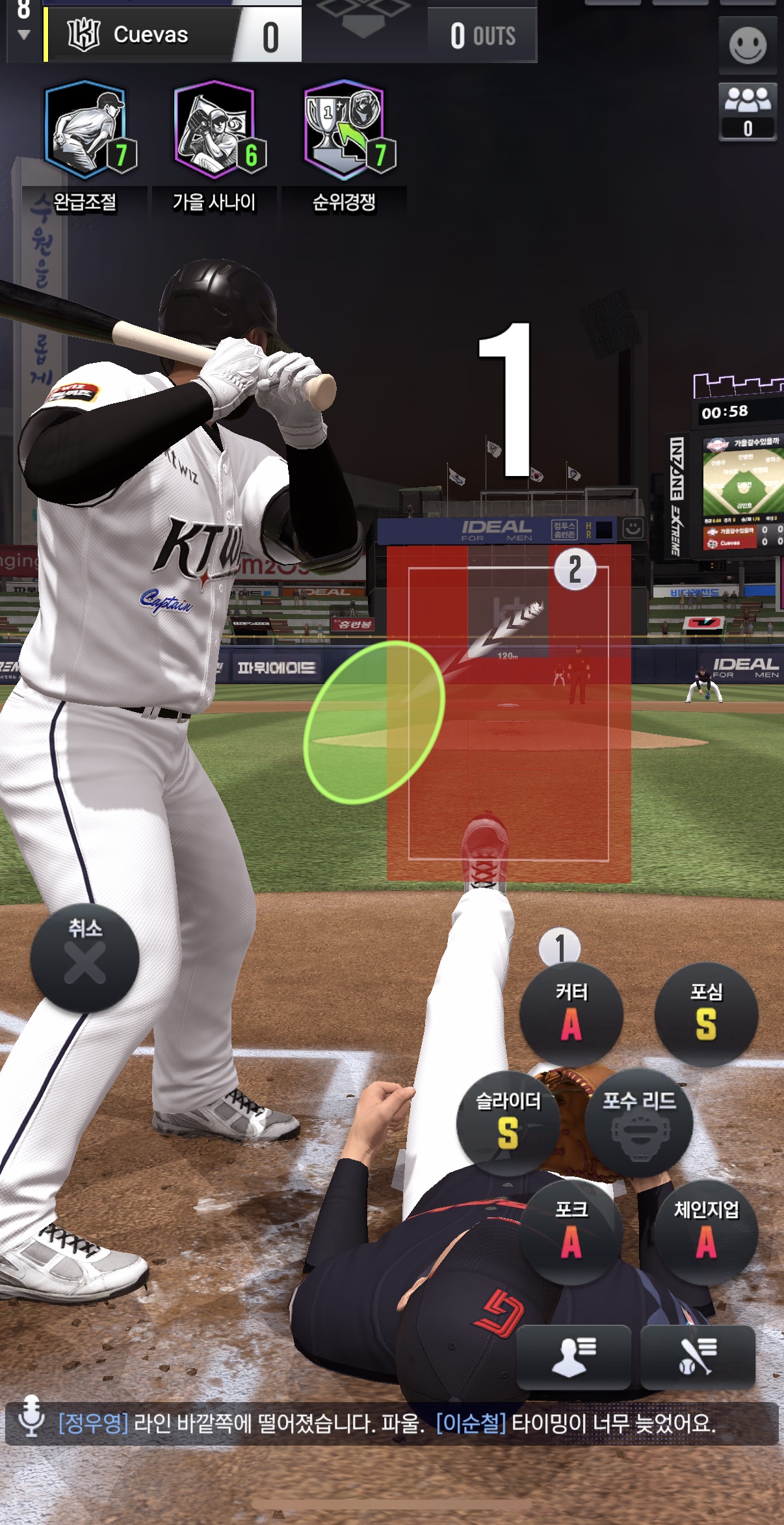The width and height of the screenshot is (784, 1525).
Task: Pick the 슬라이더 (slider) pitch
Action: (x=508, y=1122)
